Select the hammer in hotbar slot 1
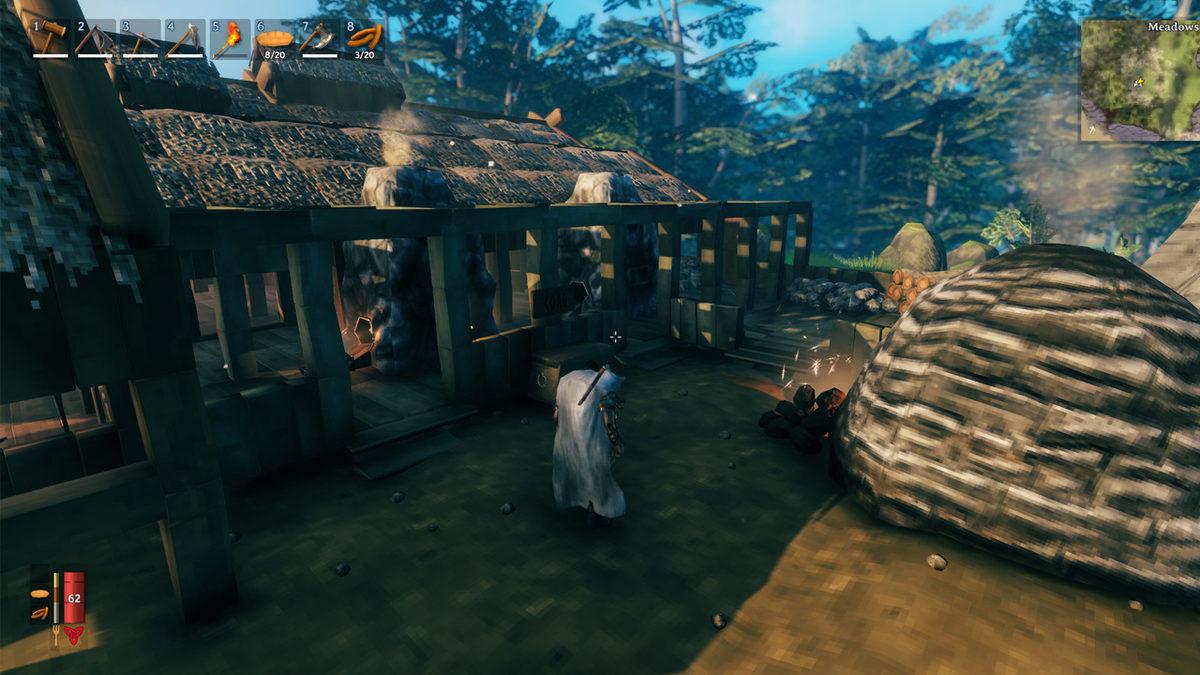Viewport: 1200px width, 675px height. coord(51,38)
